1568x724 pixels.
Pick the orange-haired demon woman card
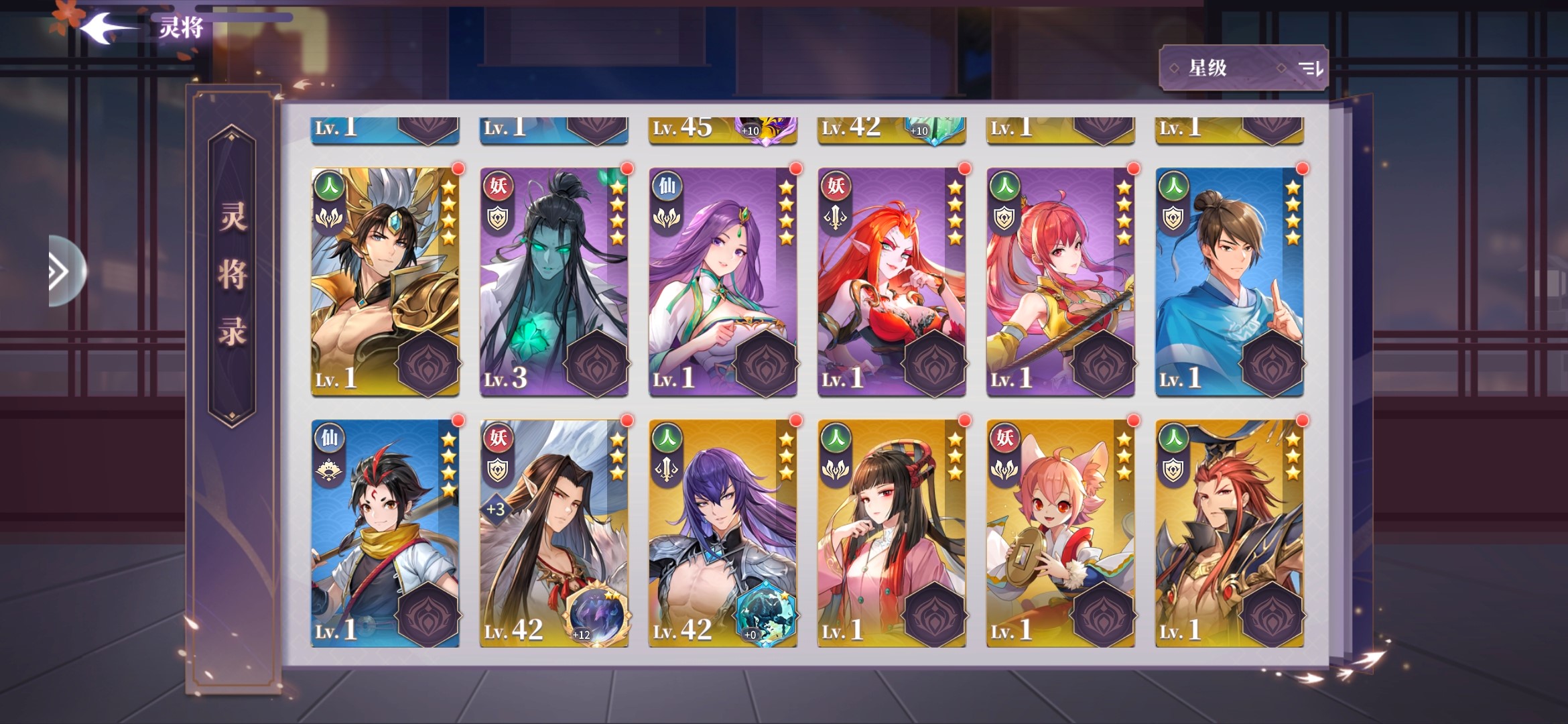coord(892,282)
